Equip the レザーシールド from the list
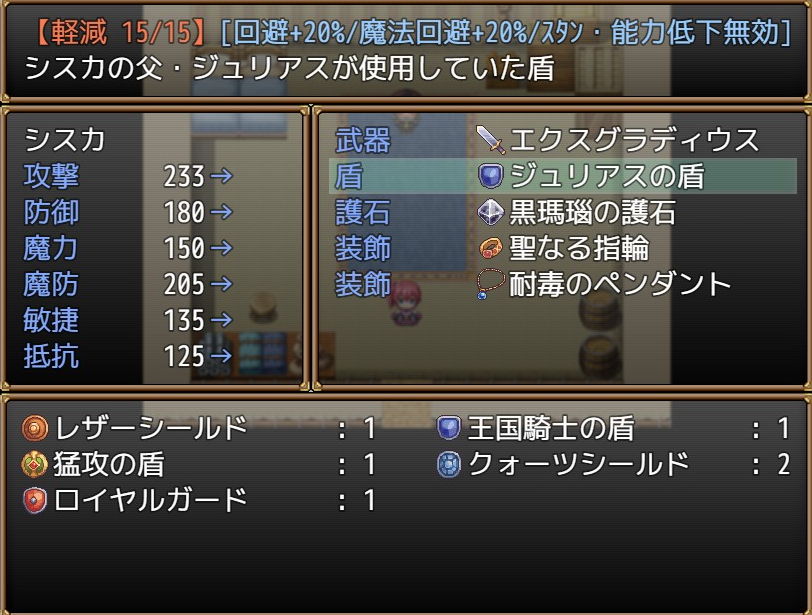The height and width of the screenshot is (615, 812). click(198, 429)
